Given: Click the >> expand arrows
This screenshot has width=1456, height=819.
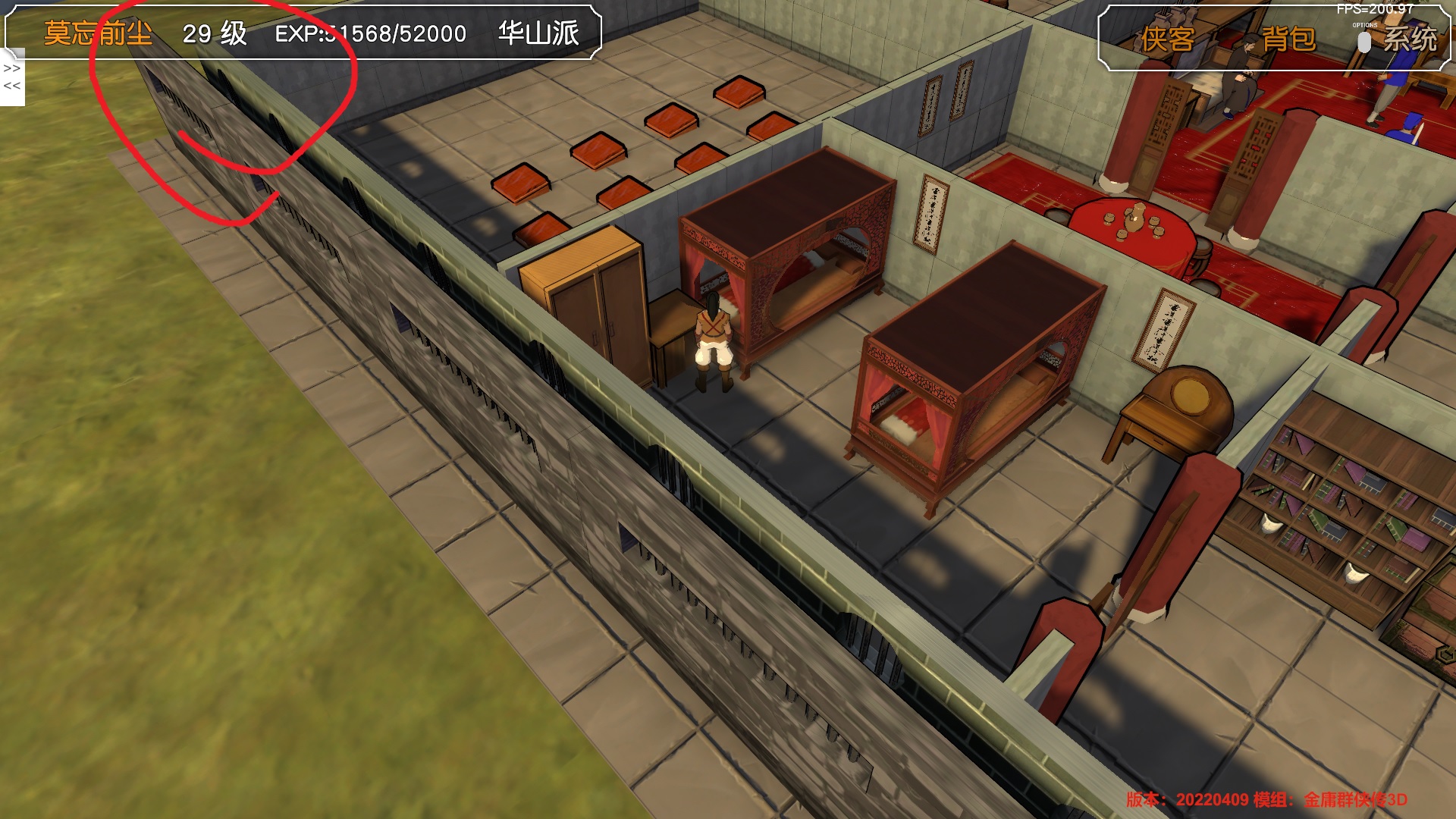Looking at the screenshot, I should pos(12,68).
